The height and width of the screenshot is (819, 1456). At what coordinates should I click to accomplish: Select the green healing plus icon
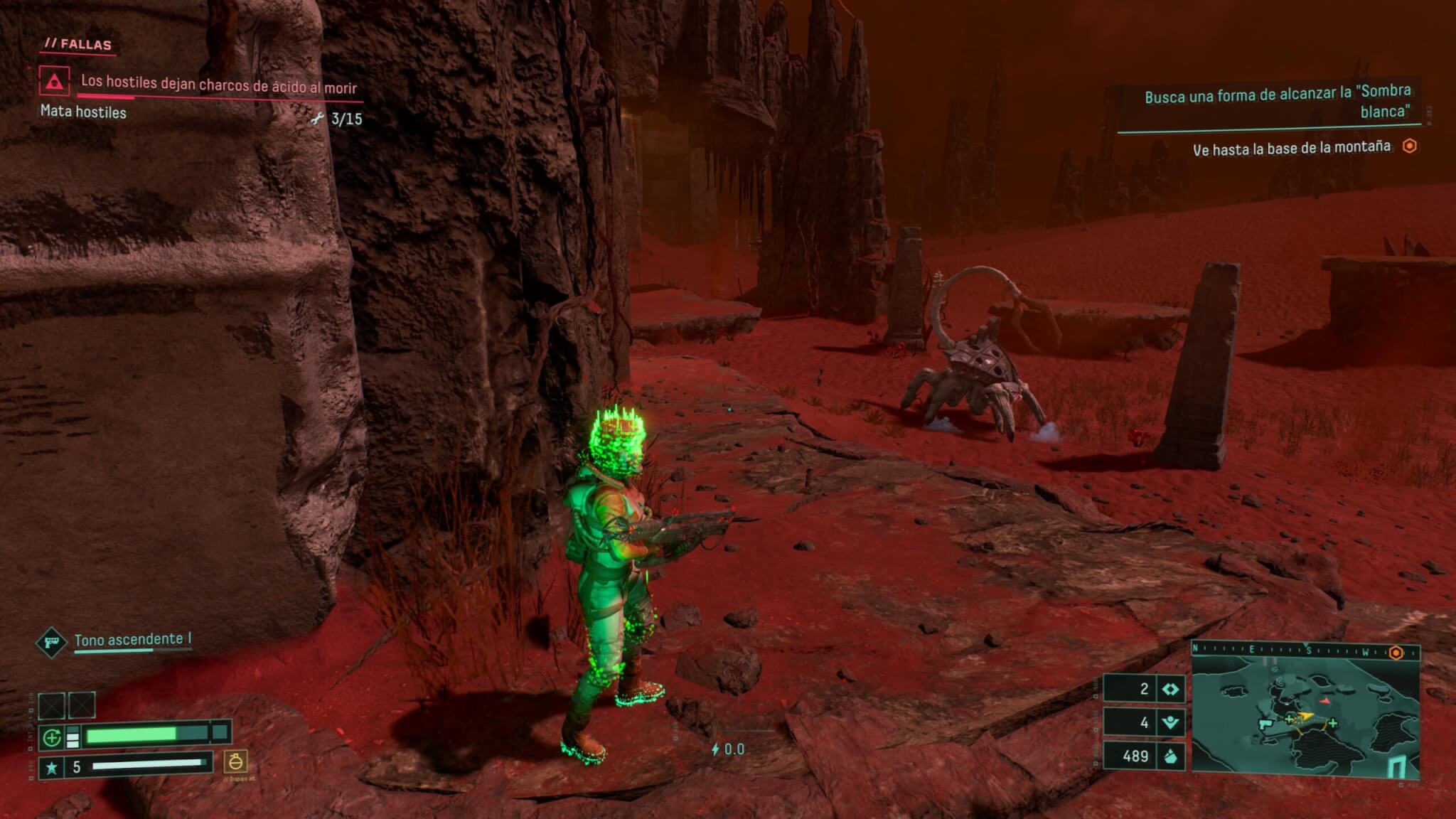tap(52, 738)
